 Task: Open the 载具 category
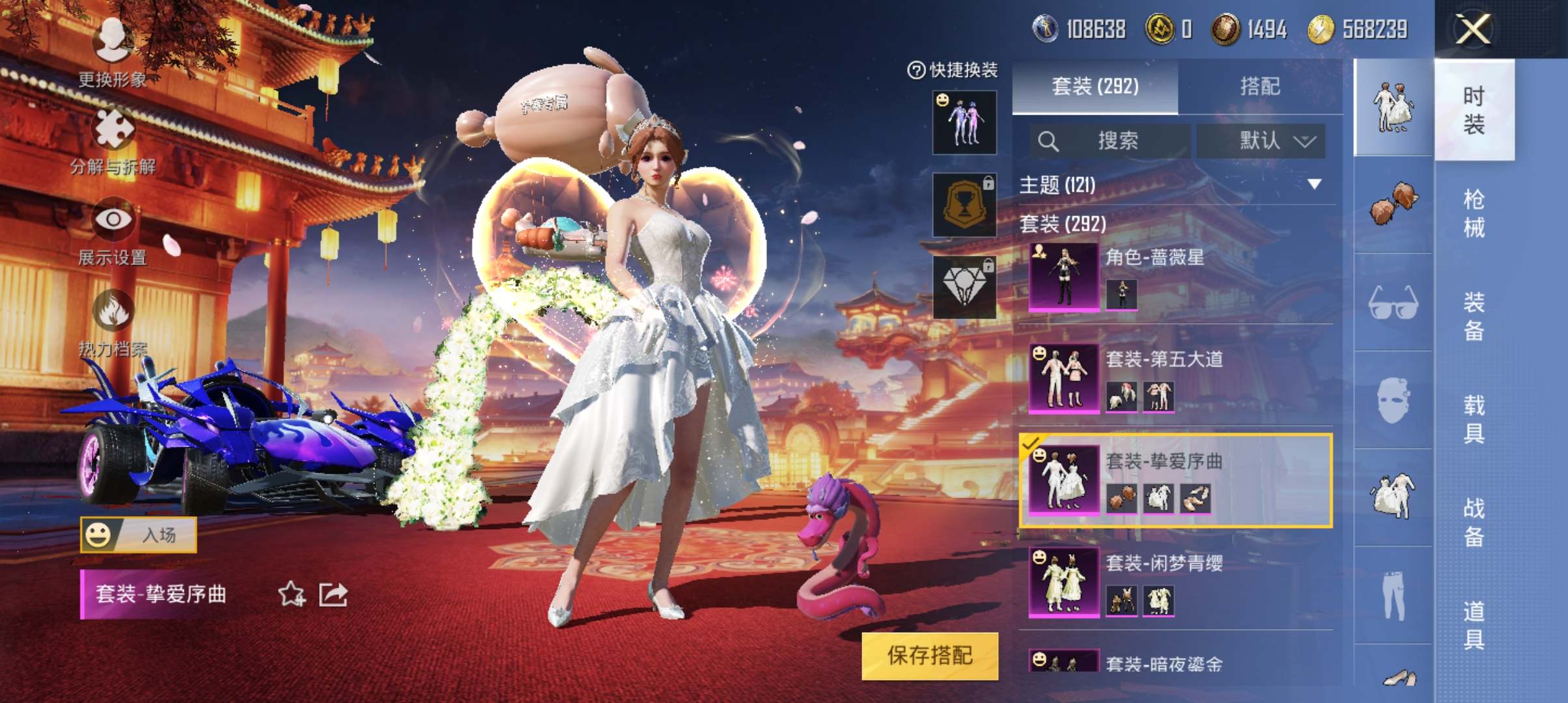(x=1474, y=419)
